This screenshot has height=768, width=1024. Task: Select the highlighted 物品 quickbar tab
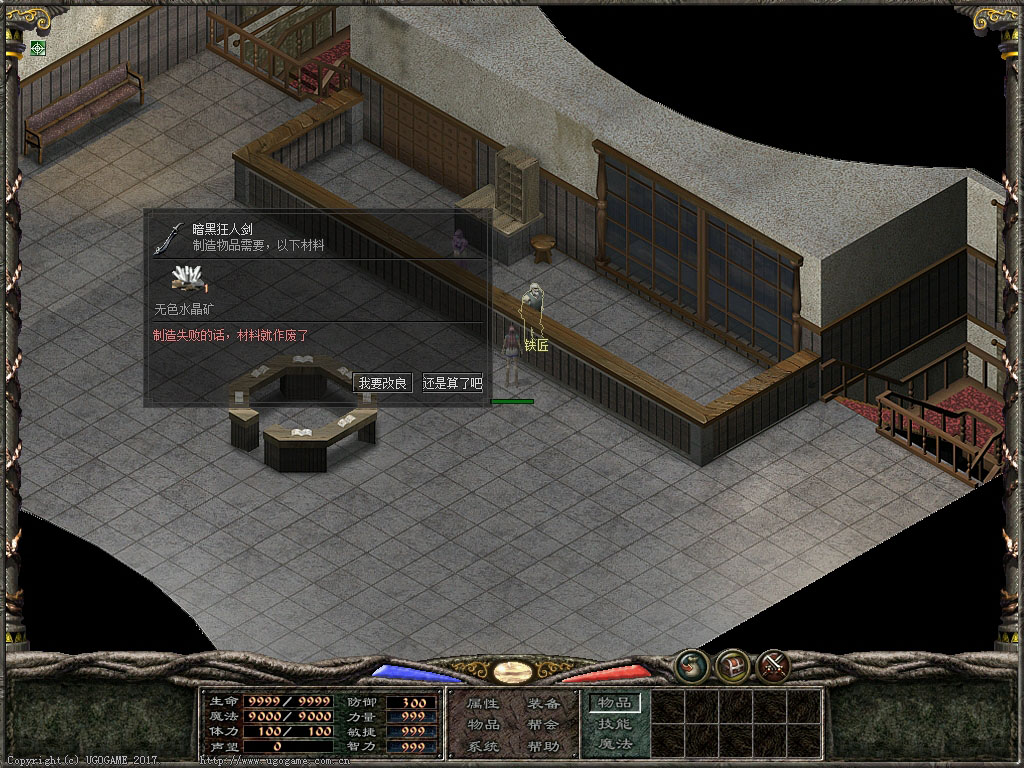click(614, 703)
